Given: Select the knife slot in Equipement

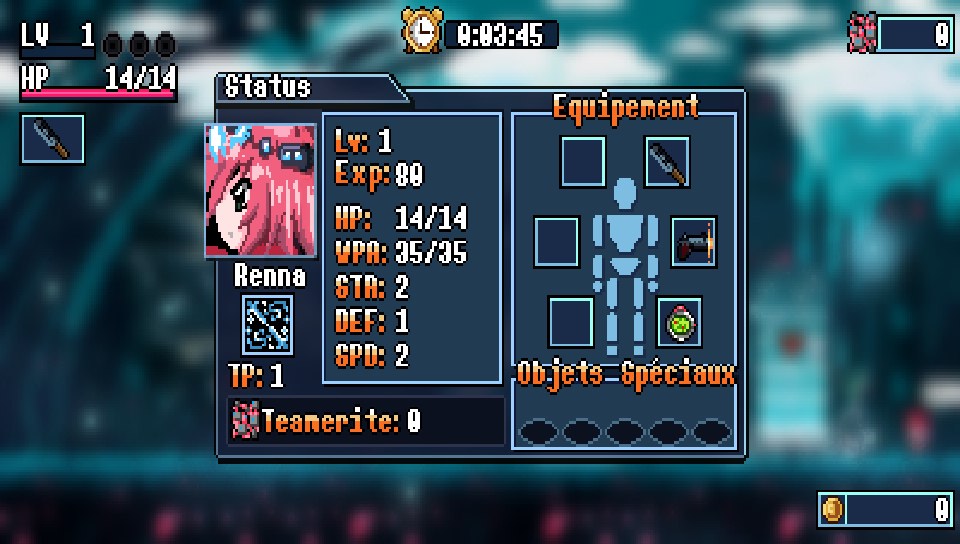Looking at the screenshot, I should [x=667, y=163].
